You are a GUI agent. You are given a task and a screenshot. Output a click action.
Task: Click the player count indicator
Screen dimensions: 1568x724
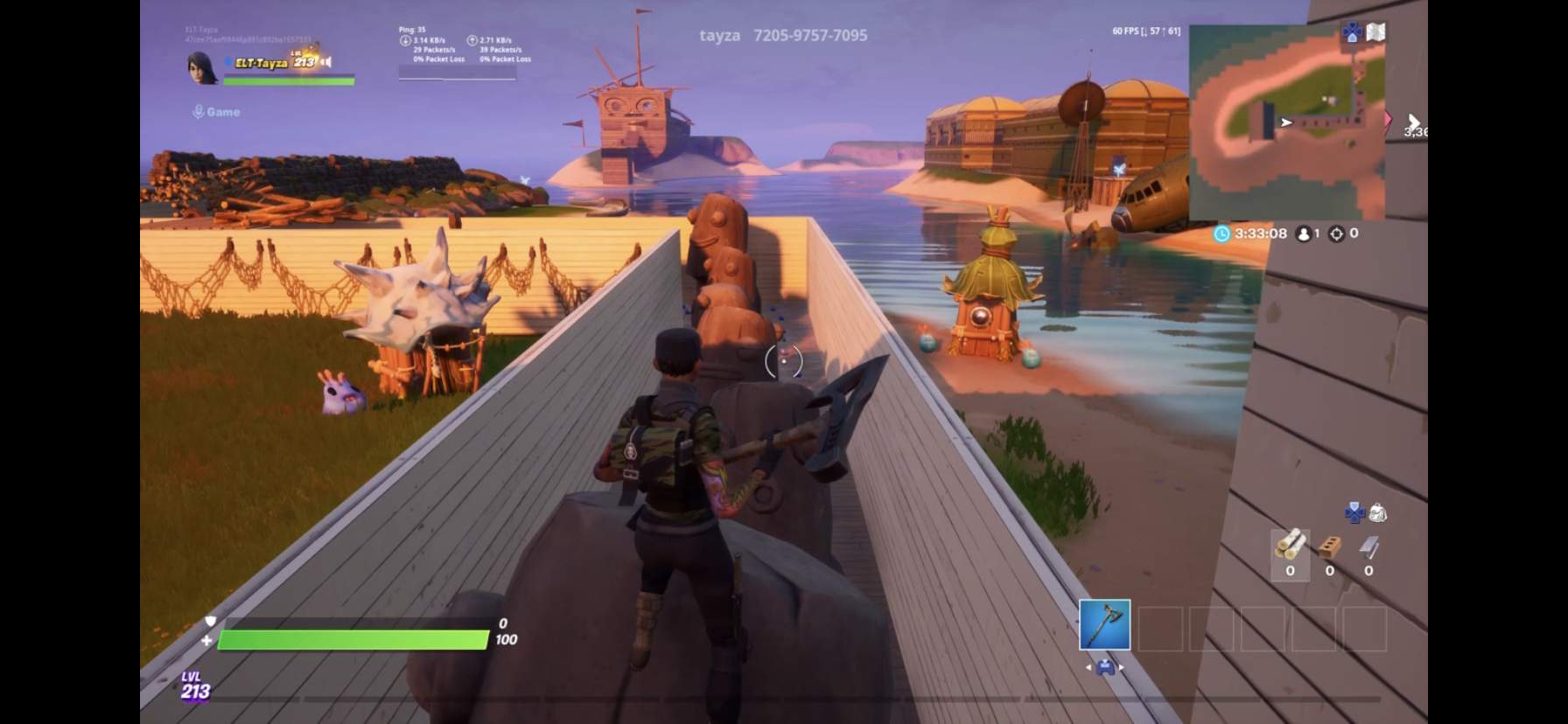click(x=1305, y=234)
